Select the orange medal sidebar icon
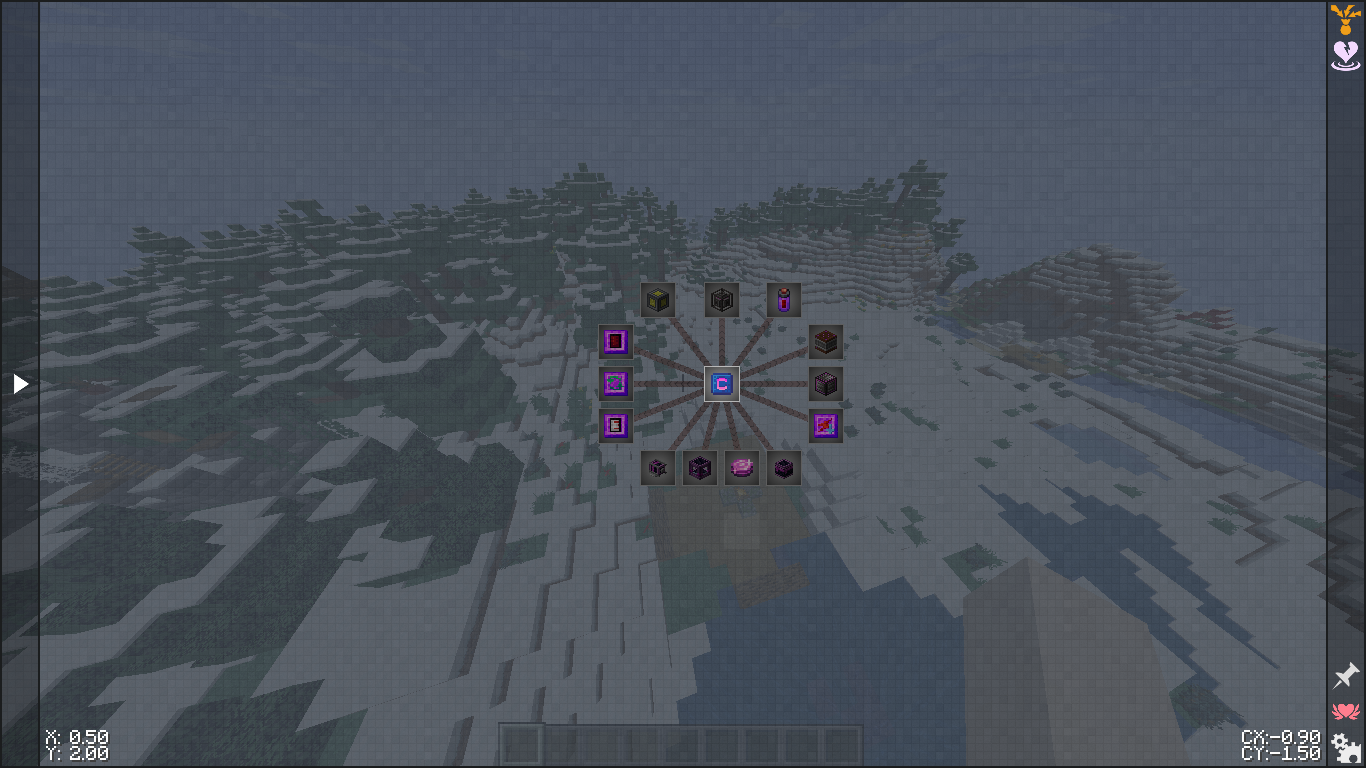The image size is (1366, 768). [x=1344, y=18]
